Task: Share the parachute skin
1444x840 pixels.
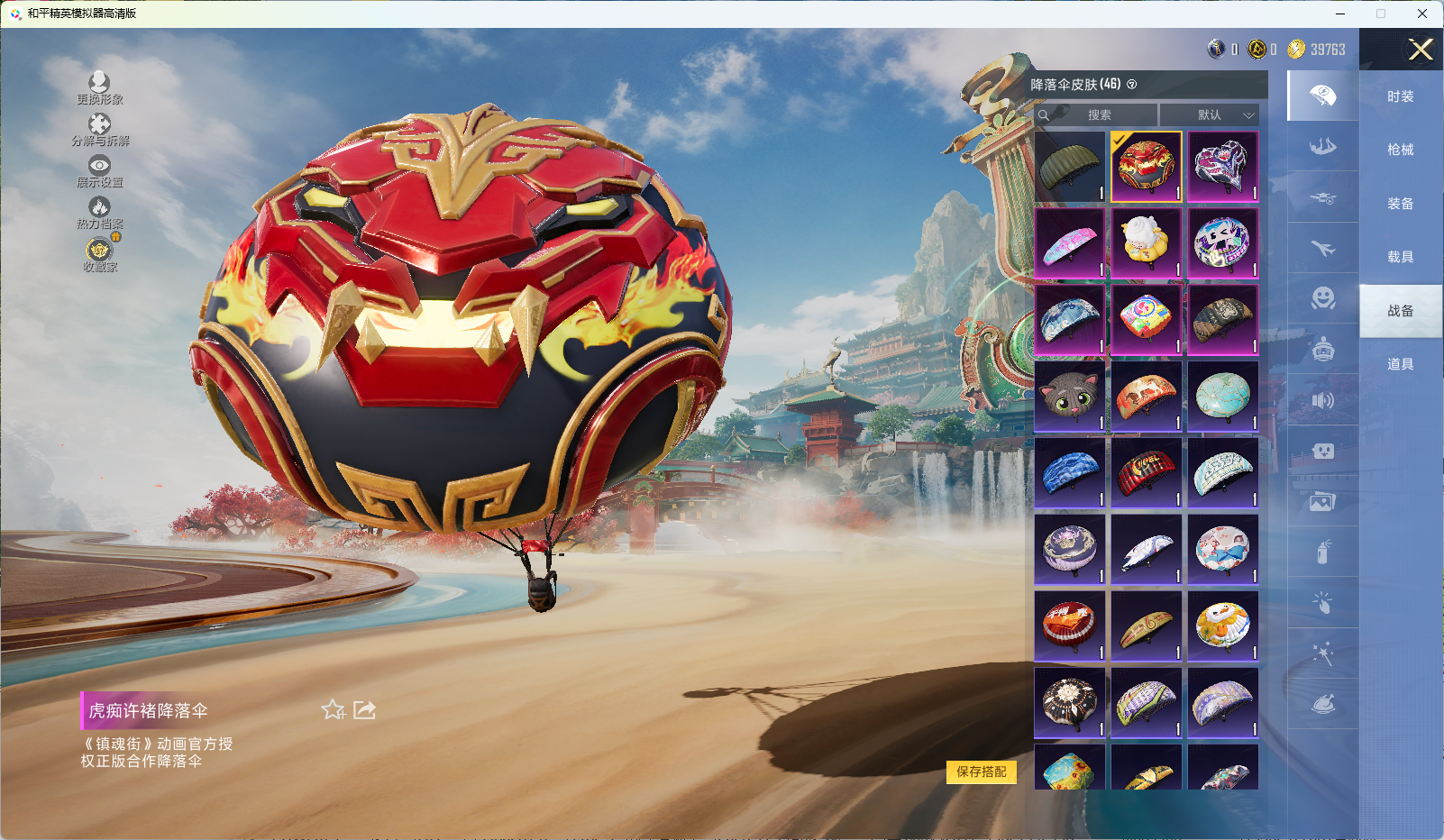Action: pyautogui.click(x=364, y=710)
